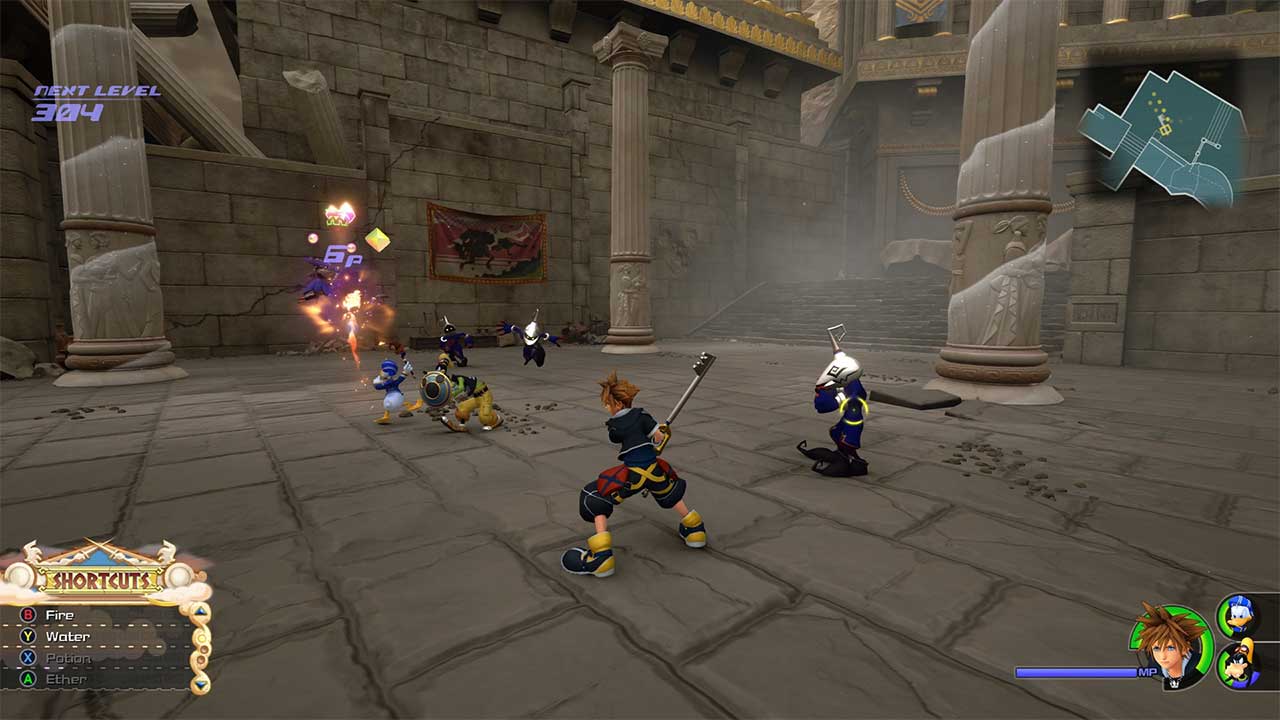This screenshot has width=1280, height=720.
Task: Enable the grayed-out Potion shortcut
Action: (x=67, y=656)
